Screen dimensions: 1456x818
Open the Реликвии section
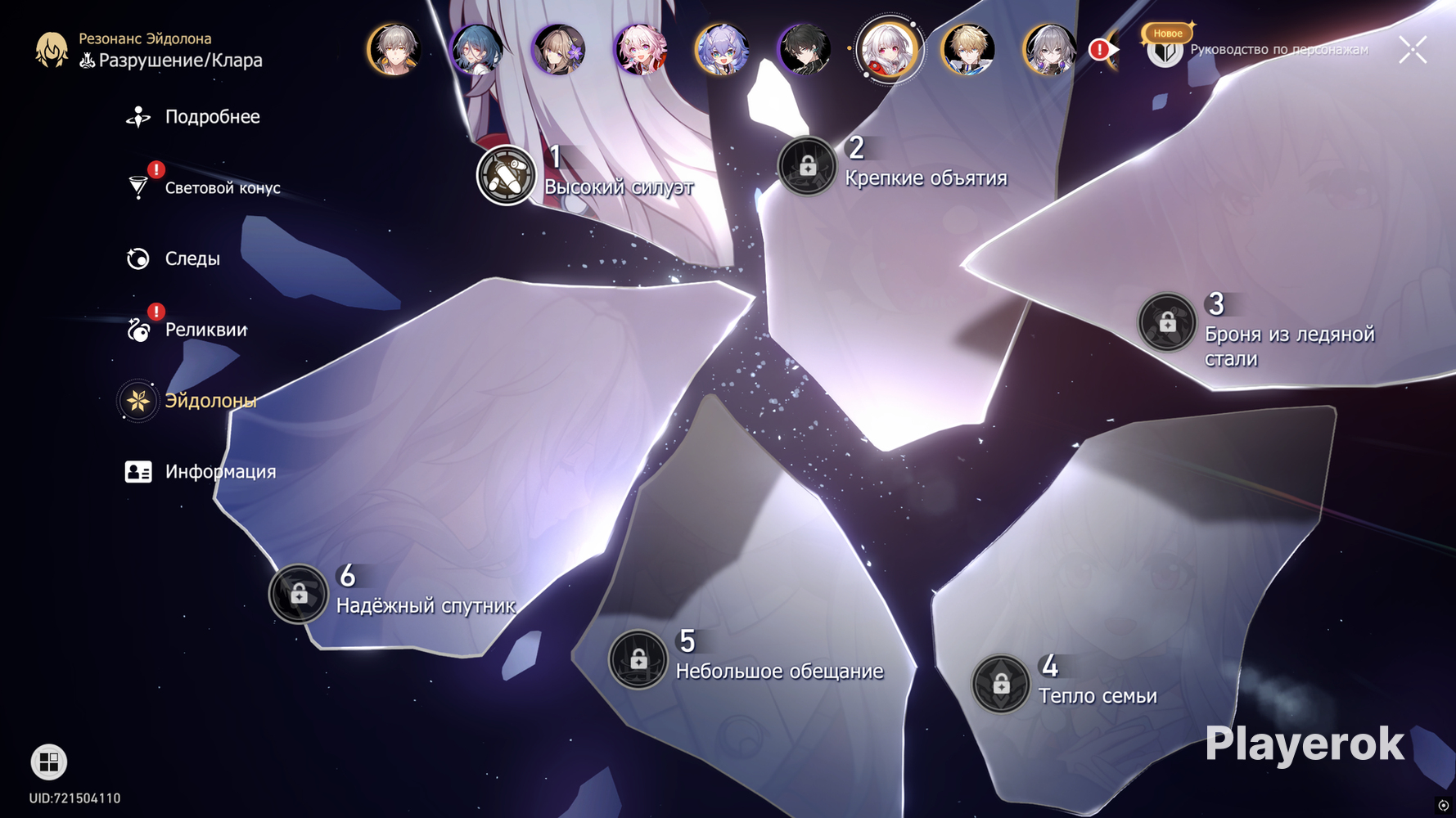[x=205, y=330]
